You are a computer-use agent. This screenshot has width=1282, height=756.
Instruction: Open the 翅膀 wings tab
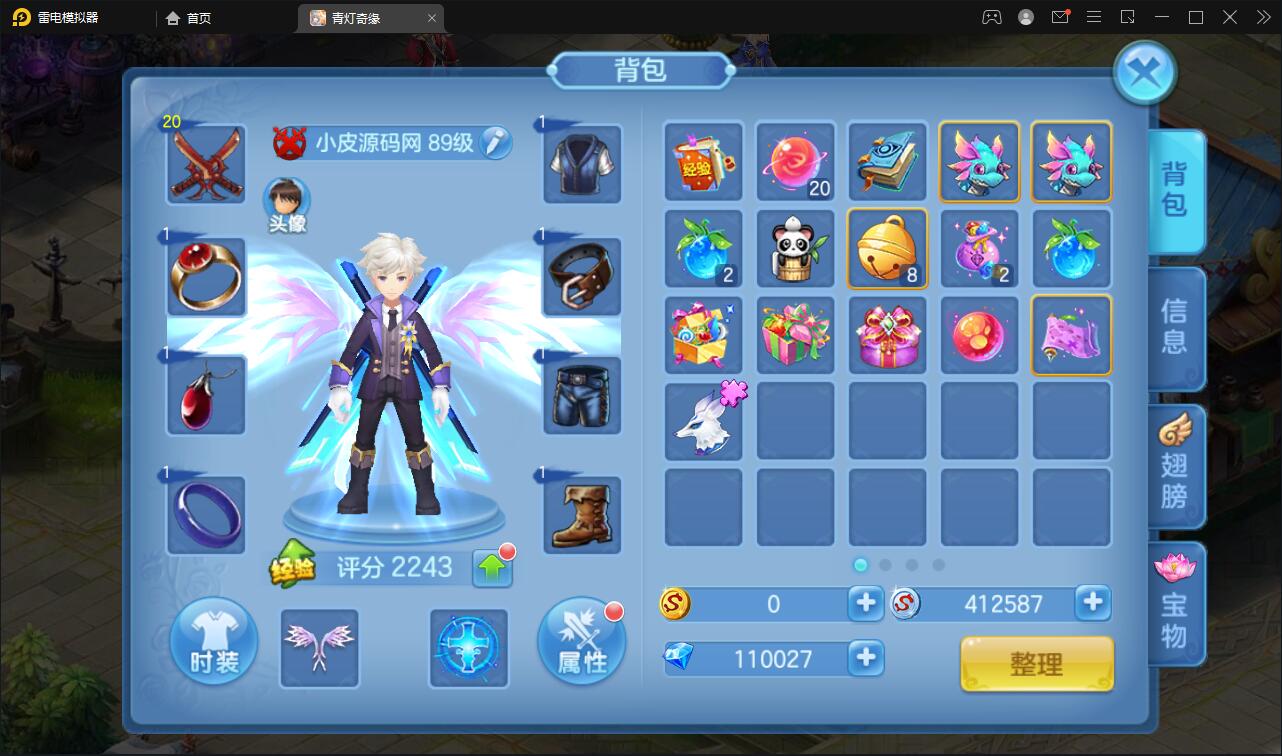coord(1174,467)
